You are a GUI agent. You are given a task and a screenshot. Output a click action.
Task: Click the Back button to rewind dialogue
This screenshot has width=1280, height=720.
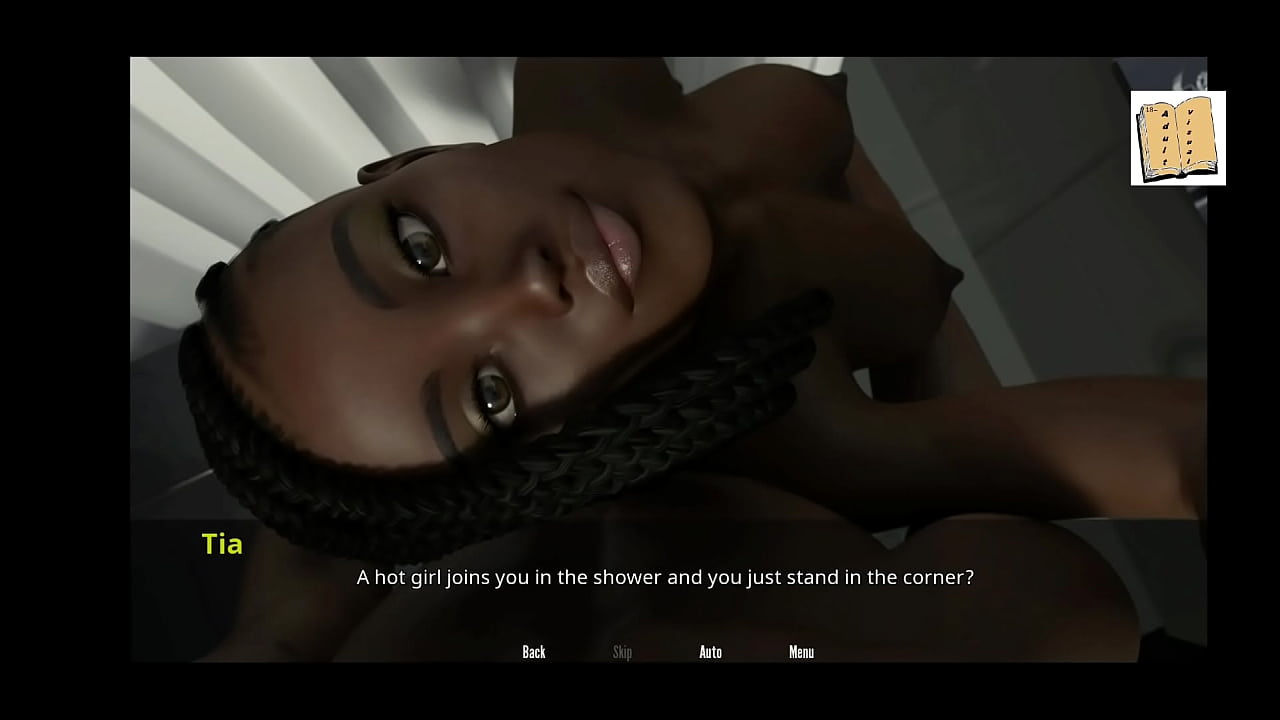[533, 652]
